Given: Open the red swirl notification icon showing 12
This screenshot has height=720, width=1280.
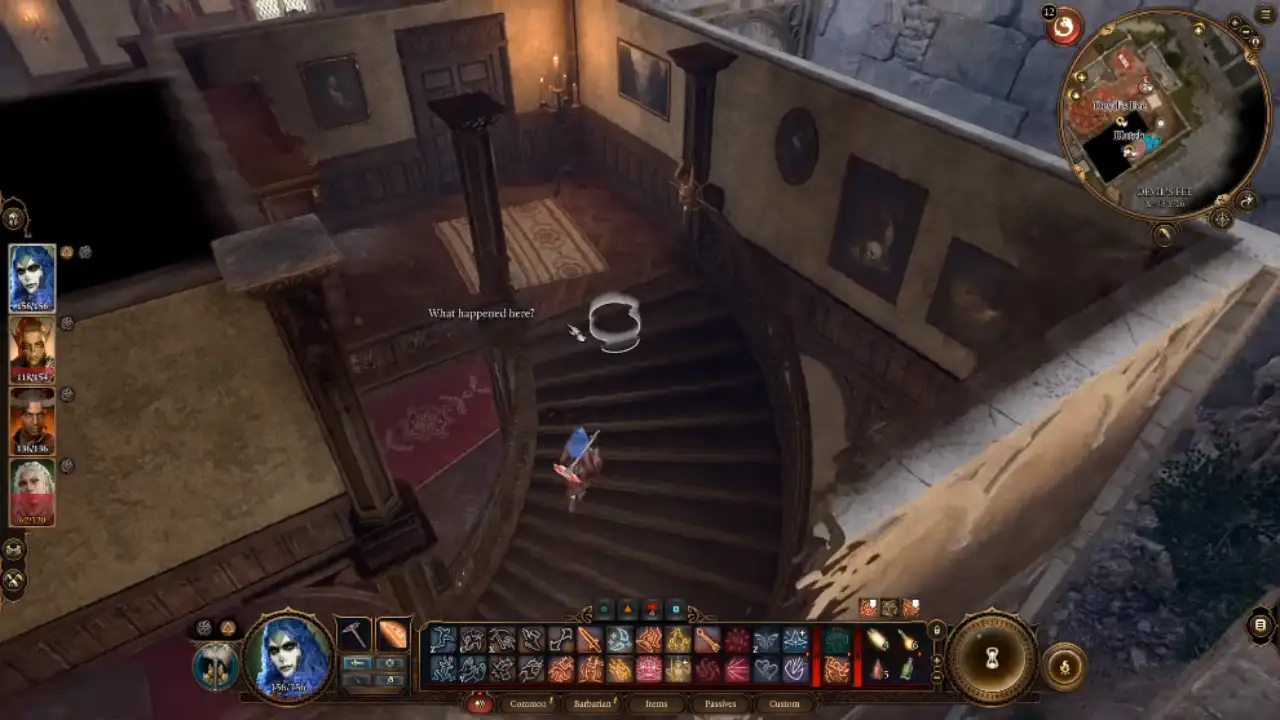Looking at the screenshot, I should coord(1064,26).
